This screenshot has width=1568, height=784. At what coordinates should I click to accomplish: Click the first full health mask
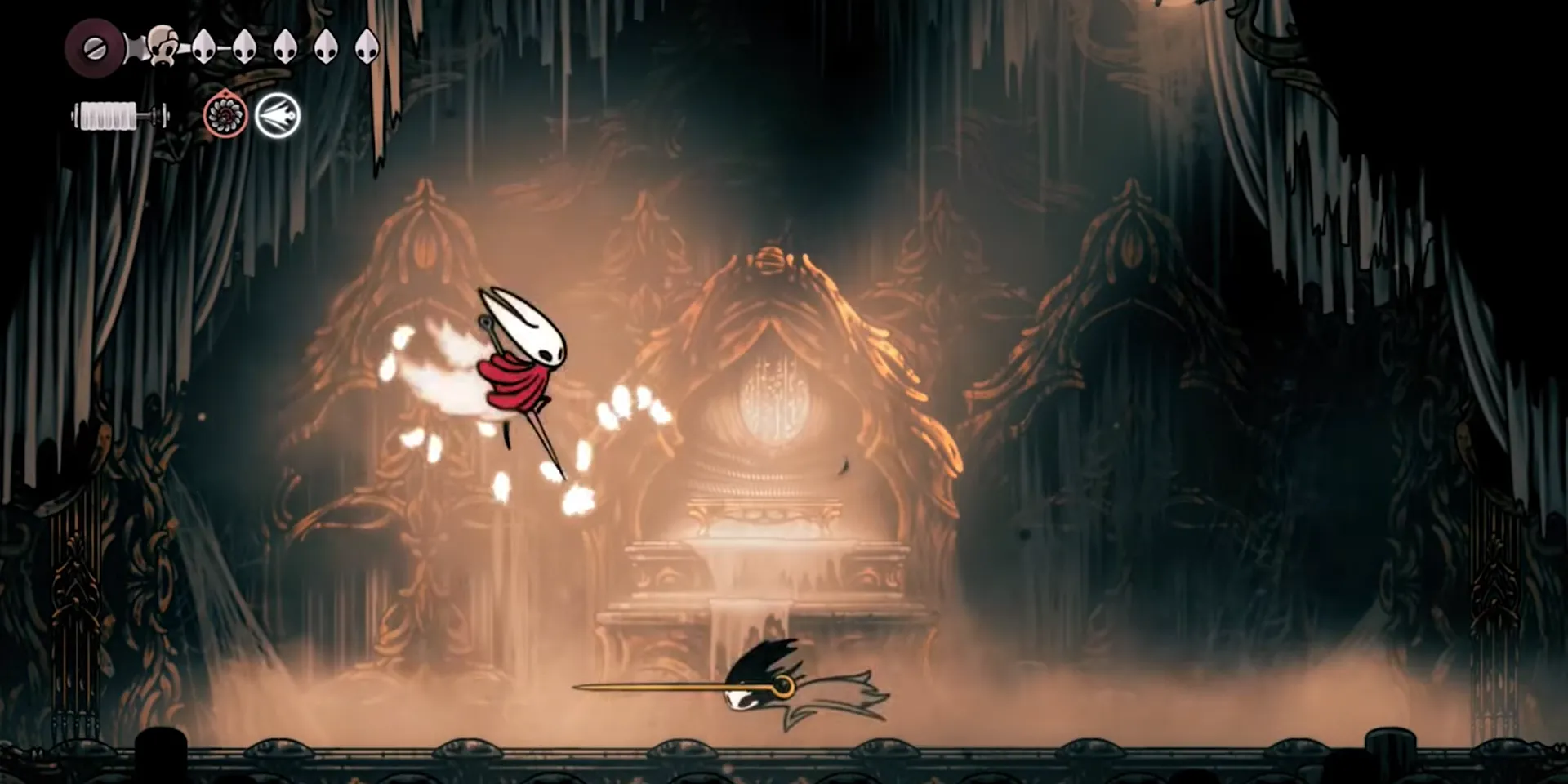(x=204, y=47)
